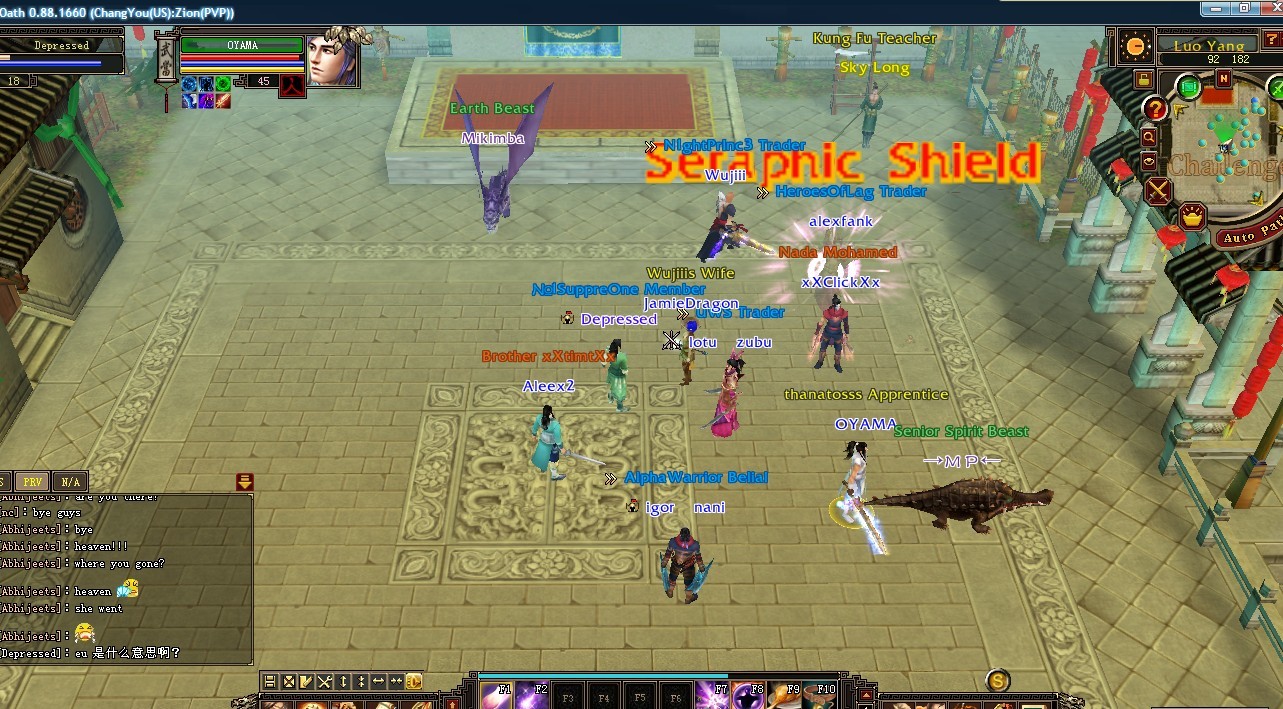Toggle the eye view button
Image resolution: width=1283 pixels, height=709 pixels.
point(1149,161)
